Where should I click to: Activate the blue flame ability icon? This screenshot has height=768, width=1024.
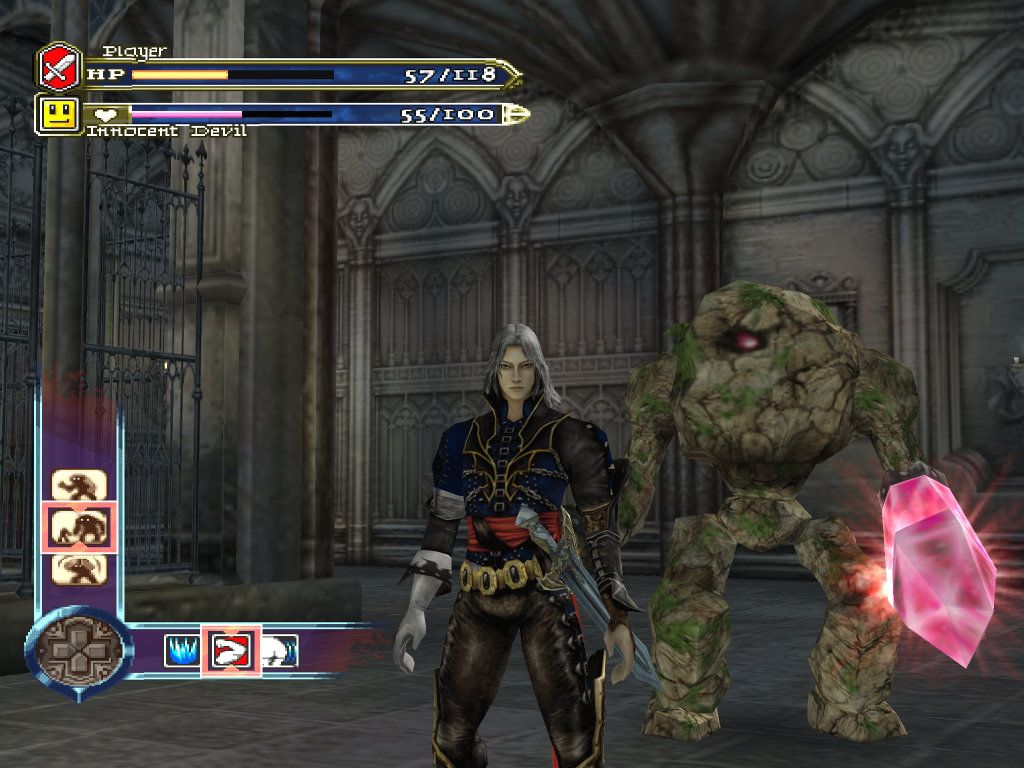coord(182,651)
